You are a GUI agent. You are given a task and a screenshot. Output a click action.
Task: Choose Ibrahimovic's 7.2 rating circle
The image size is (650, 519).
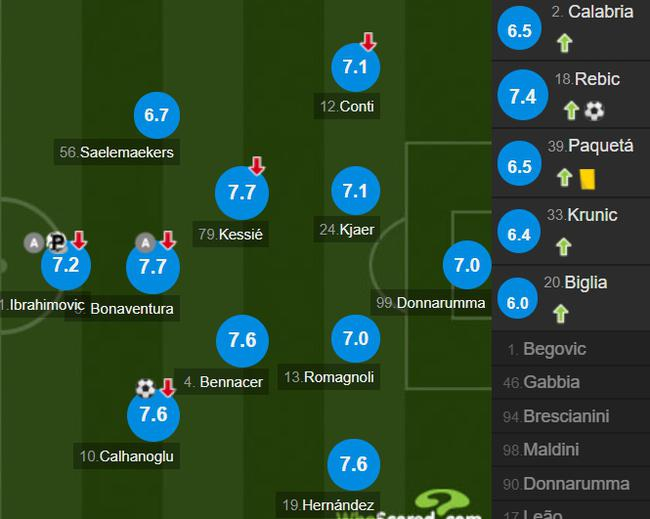pos(65,266)
